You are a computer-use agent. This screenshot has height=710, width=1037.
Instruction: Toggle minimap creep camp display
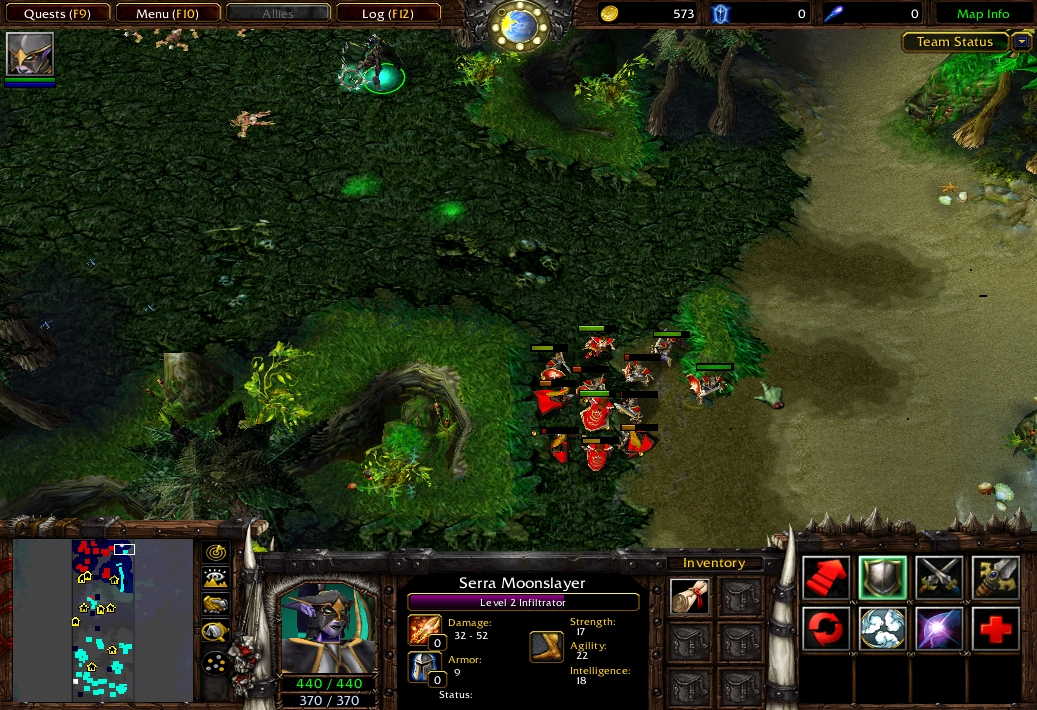pos(216,631)
